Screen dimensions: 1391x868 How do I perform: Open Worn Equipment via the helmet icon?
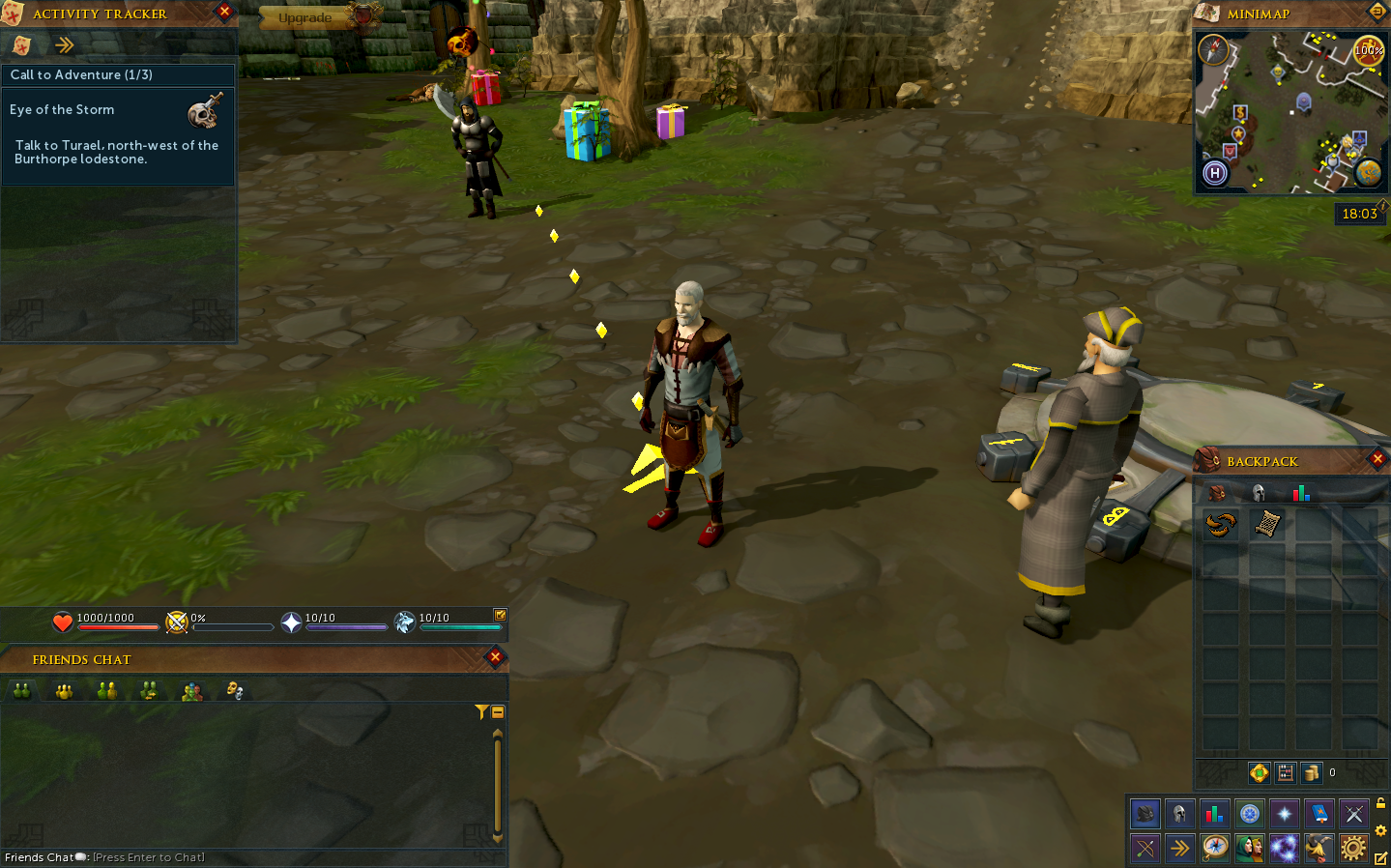1181,813
